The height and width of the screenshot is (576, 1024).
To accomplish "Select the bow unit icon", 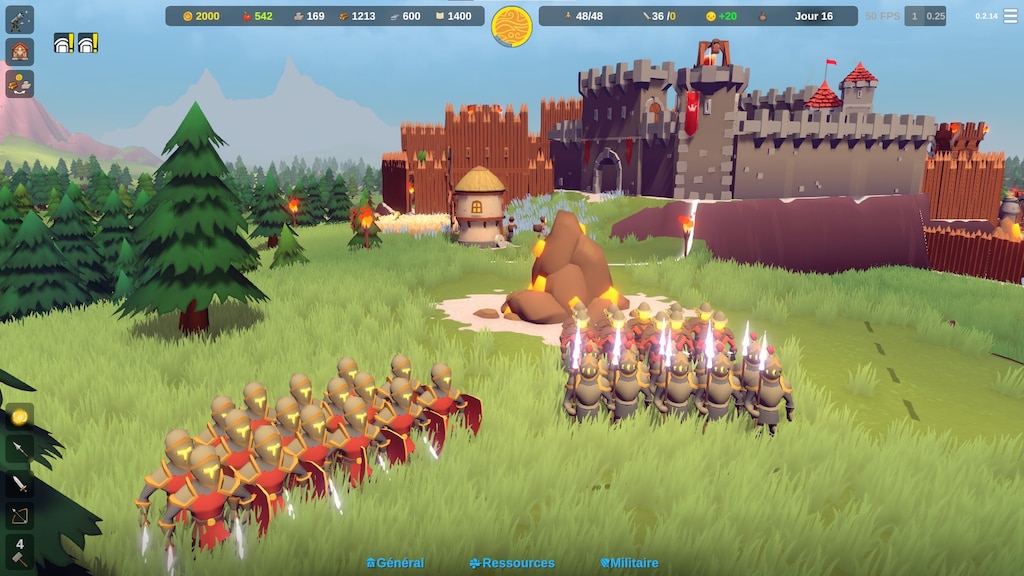I will (20, 516).
